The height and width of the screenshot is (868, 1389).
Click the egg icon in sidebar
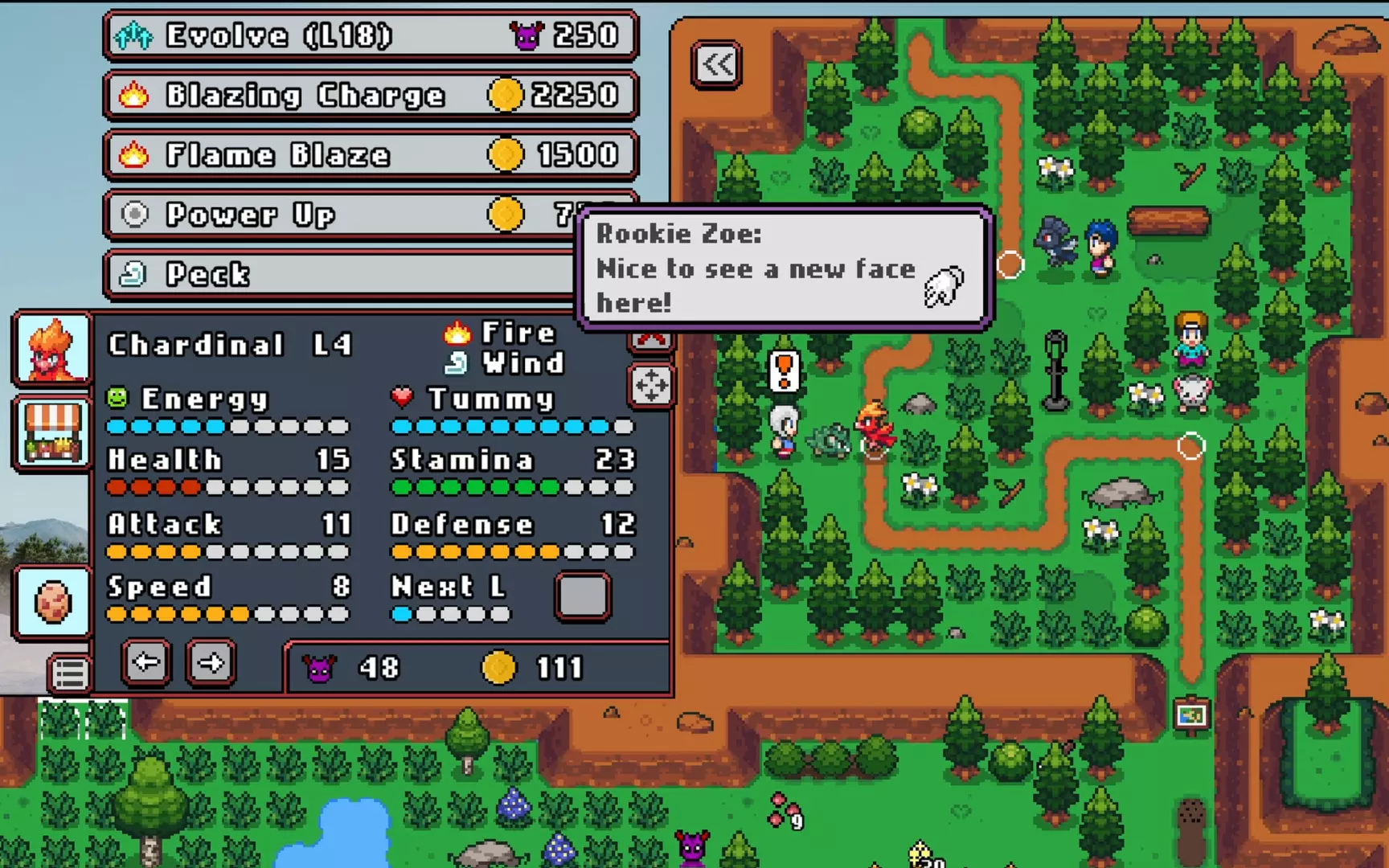click(51, 603)
